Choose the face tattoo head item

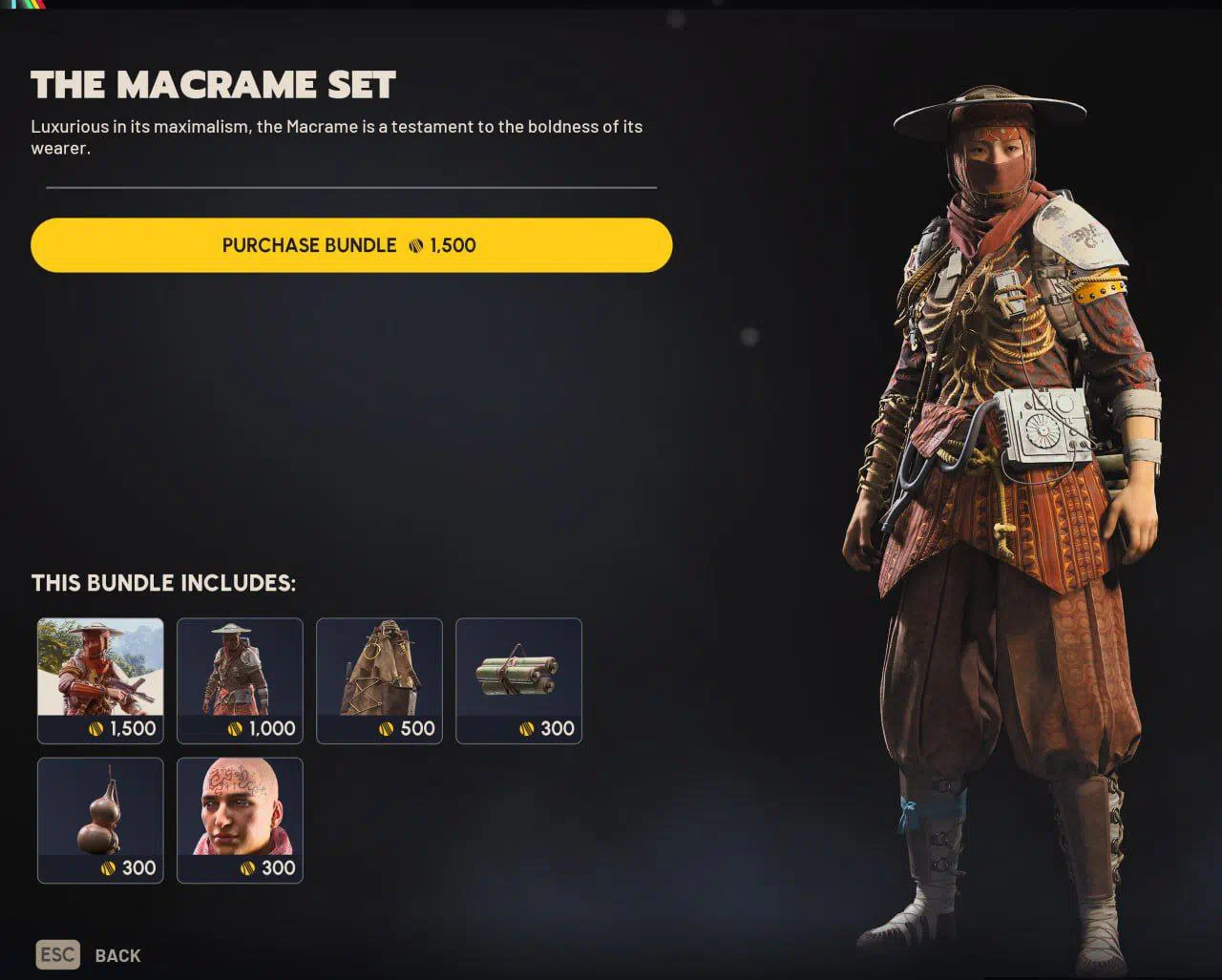[x=240, y=820]
